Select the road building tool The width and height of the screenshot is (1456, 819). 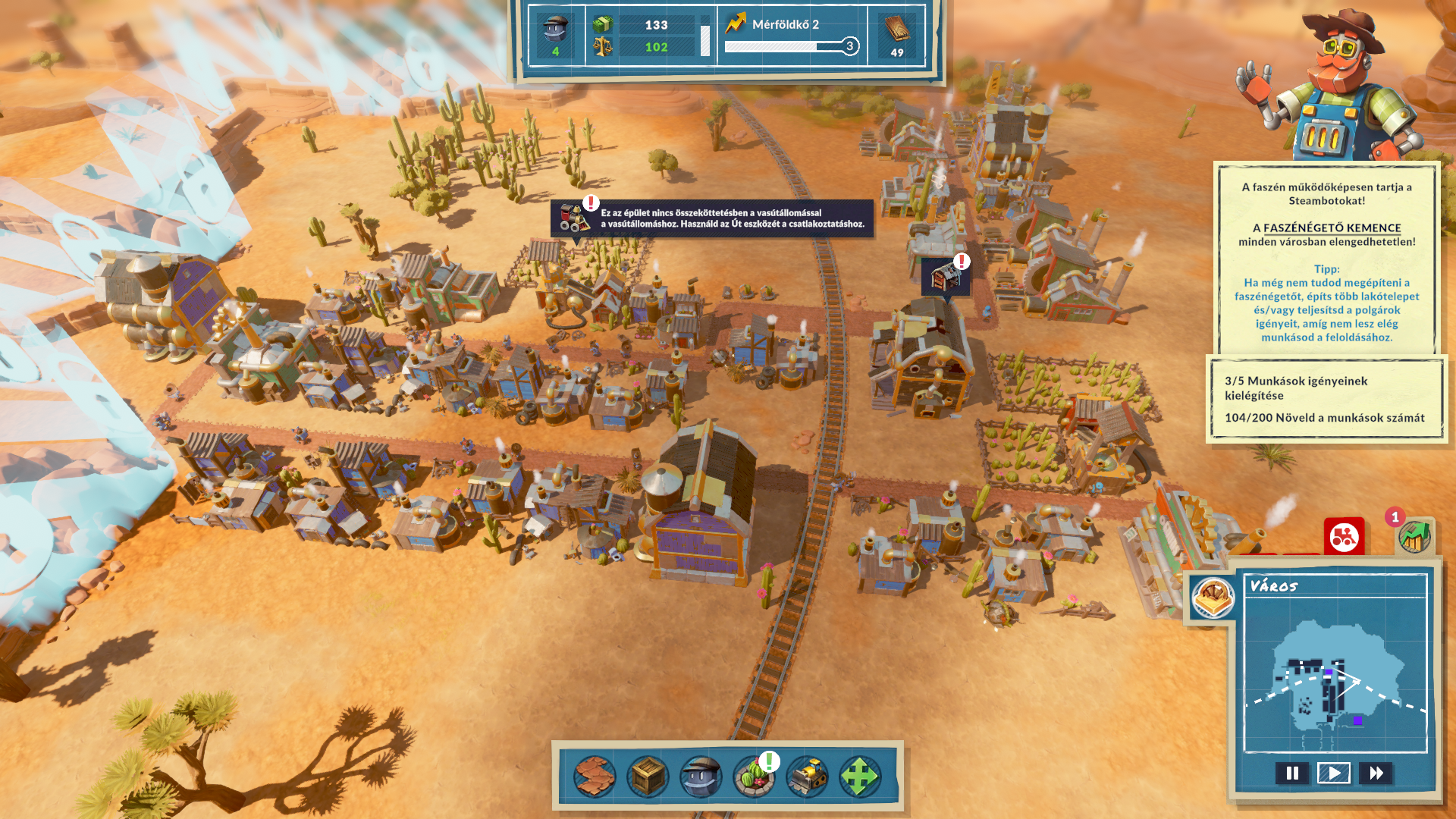pyautogui.click(x=595, y=776)
